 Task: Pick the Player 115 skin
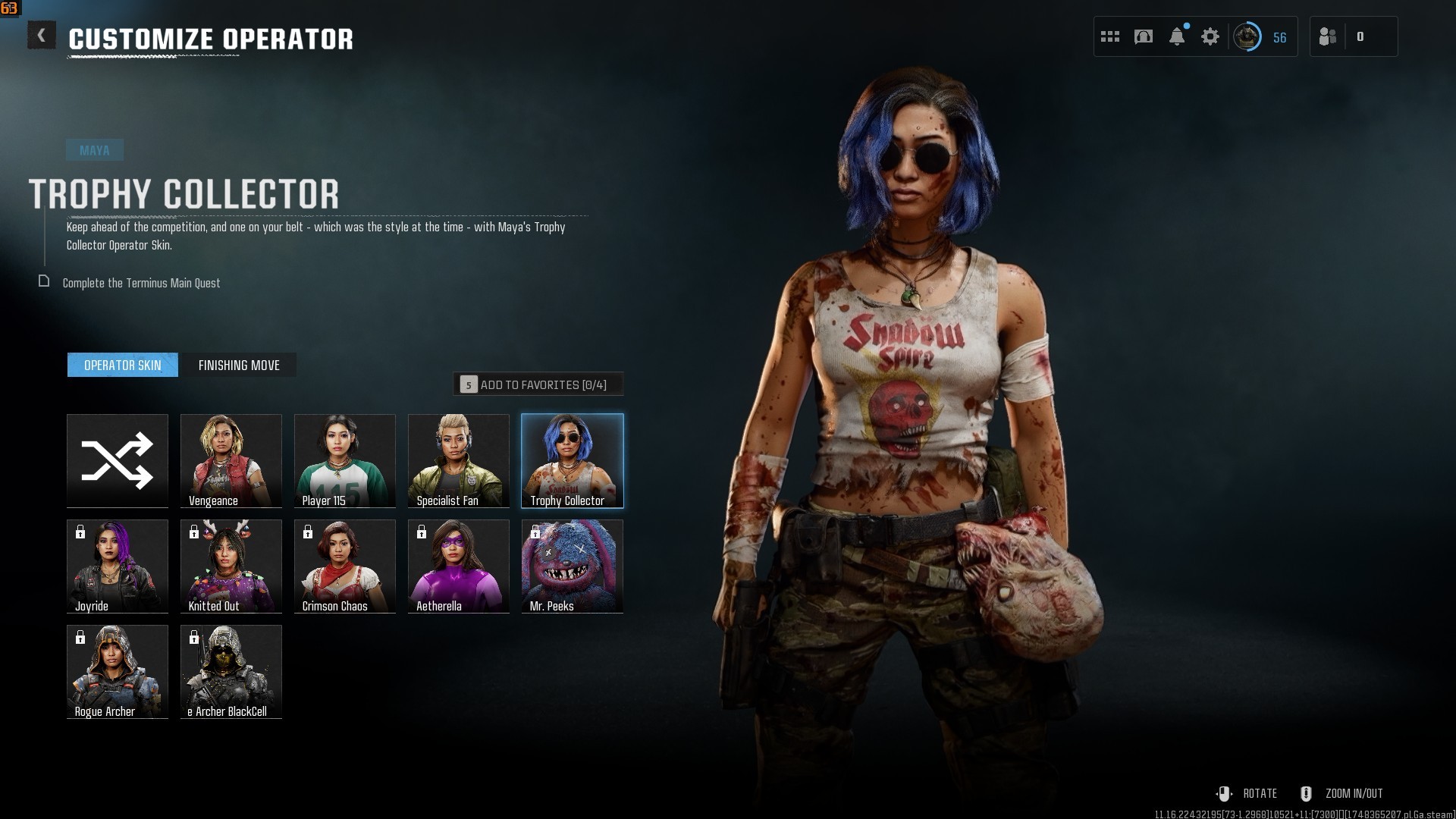coord(345,460)
